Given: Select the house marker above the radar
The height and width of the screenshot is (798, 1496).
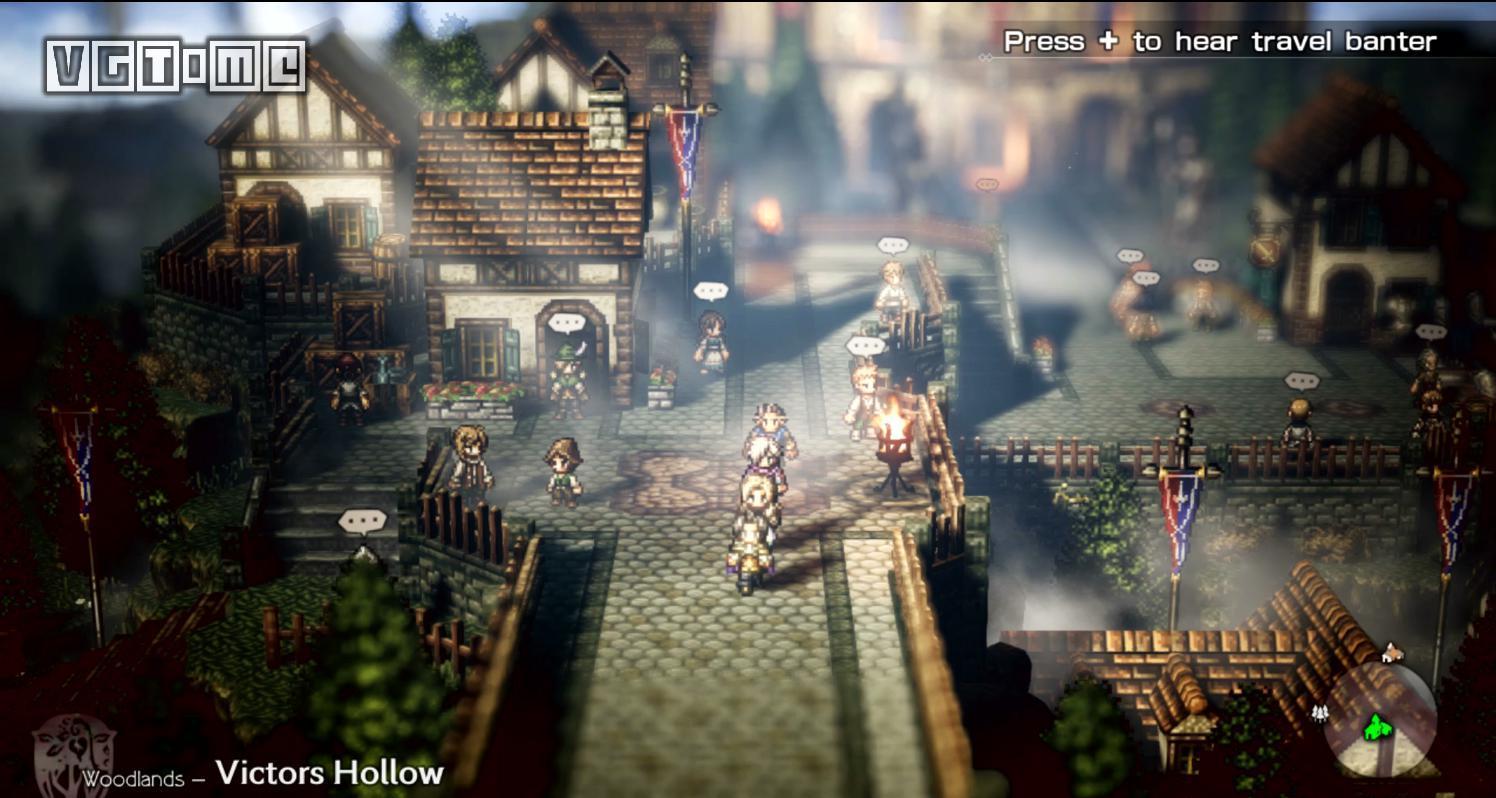Looking at the screenshot, I should [1389, 655].
